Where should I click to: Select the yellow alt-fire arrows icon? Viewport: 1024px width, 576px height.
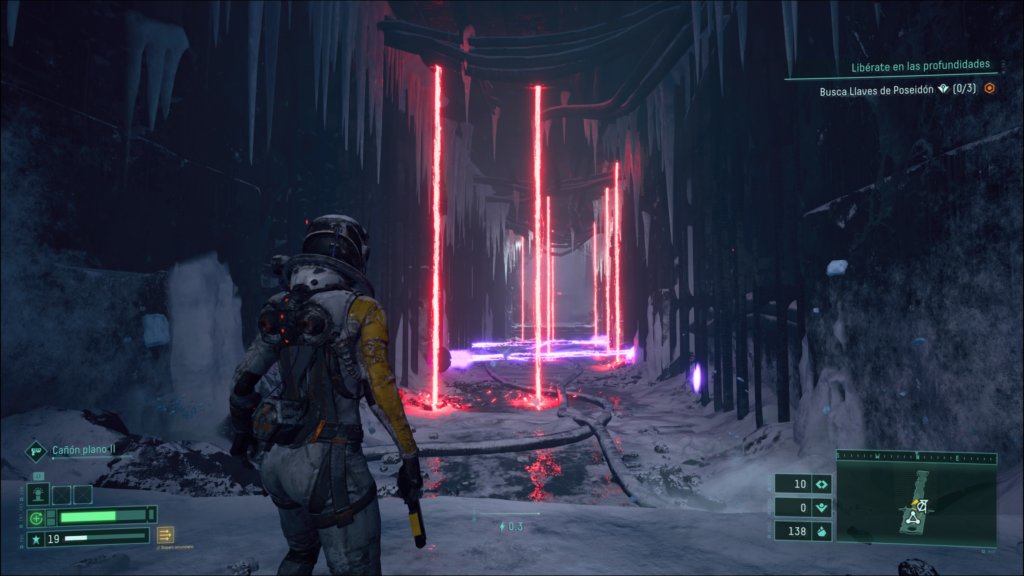165,534
